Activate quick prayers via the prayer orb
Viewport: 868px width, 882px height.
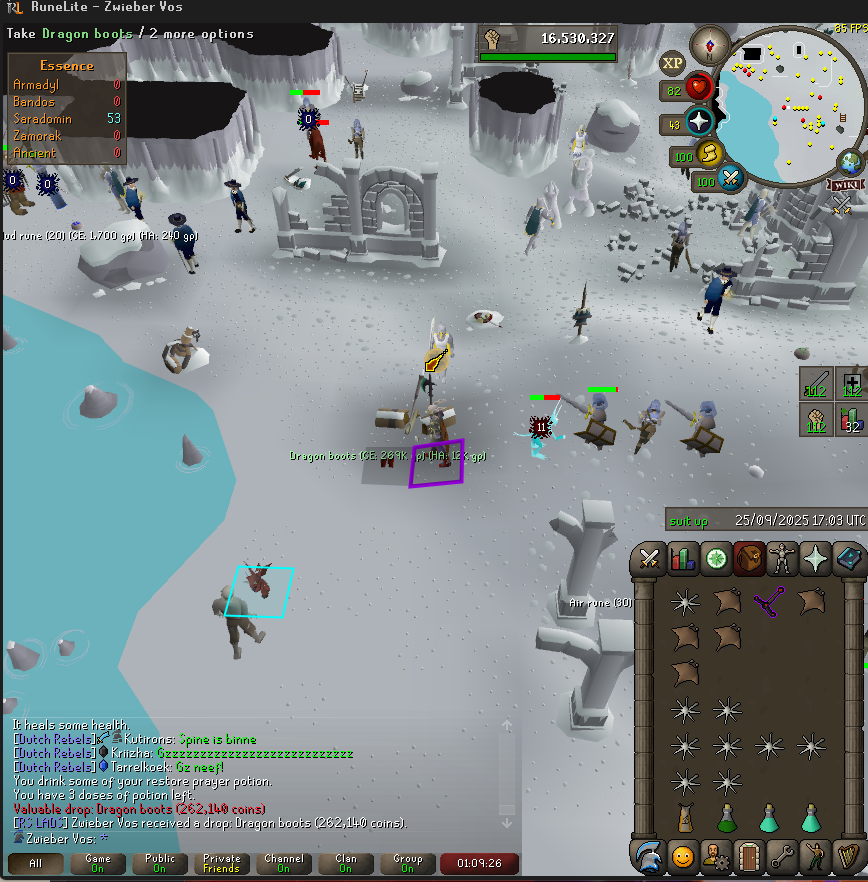coord(699,123)
